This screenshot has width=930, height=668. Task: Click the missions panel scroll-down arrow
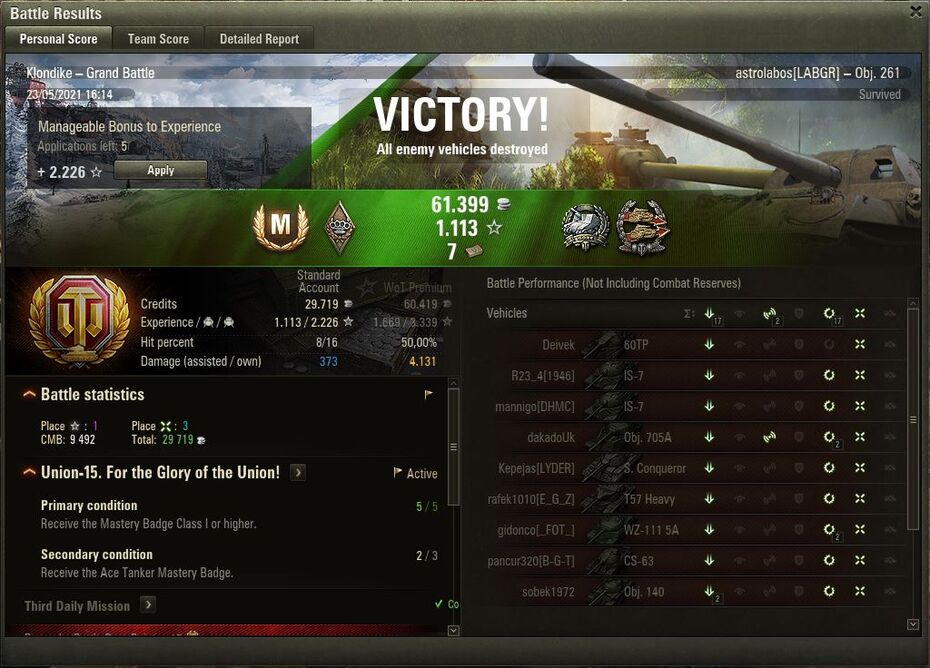point(453,631)
